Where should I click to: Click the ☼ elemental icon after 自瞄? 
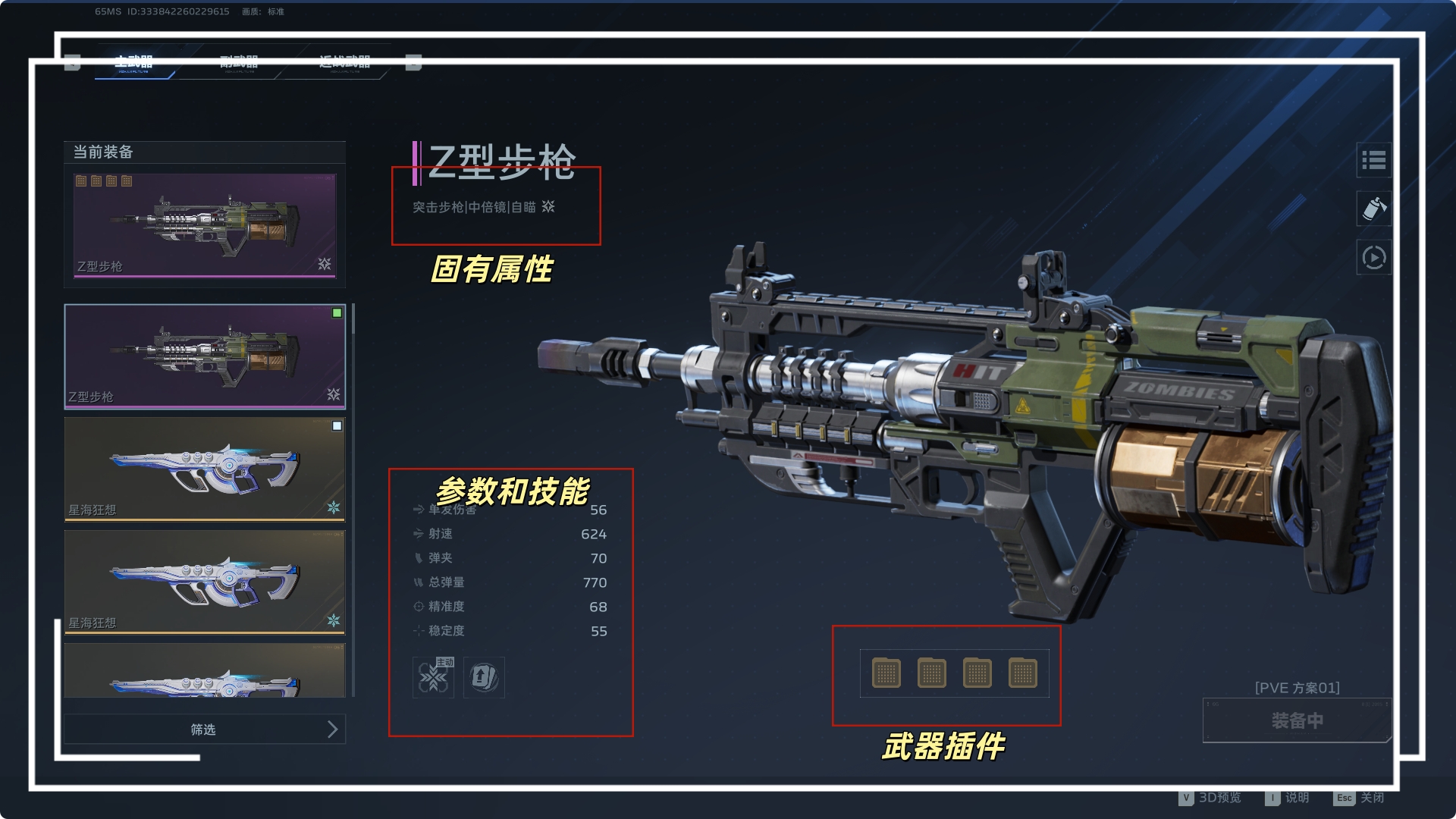click(x=548, y=206)
